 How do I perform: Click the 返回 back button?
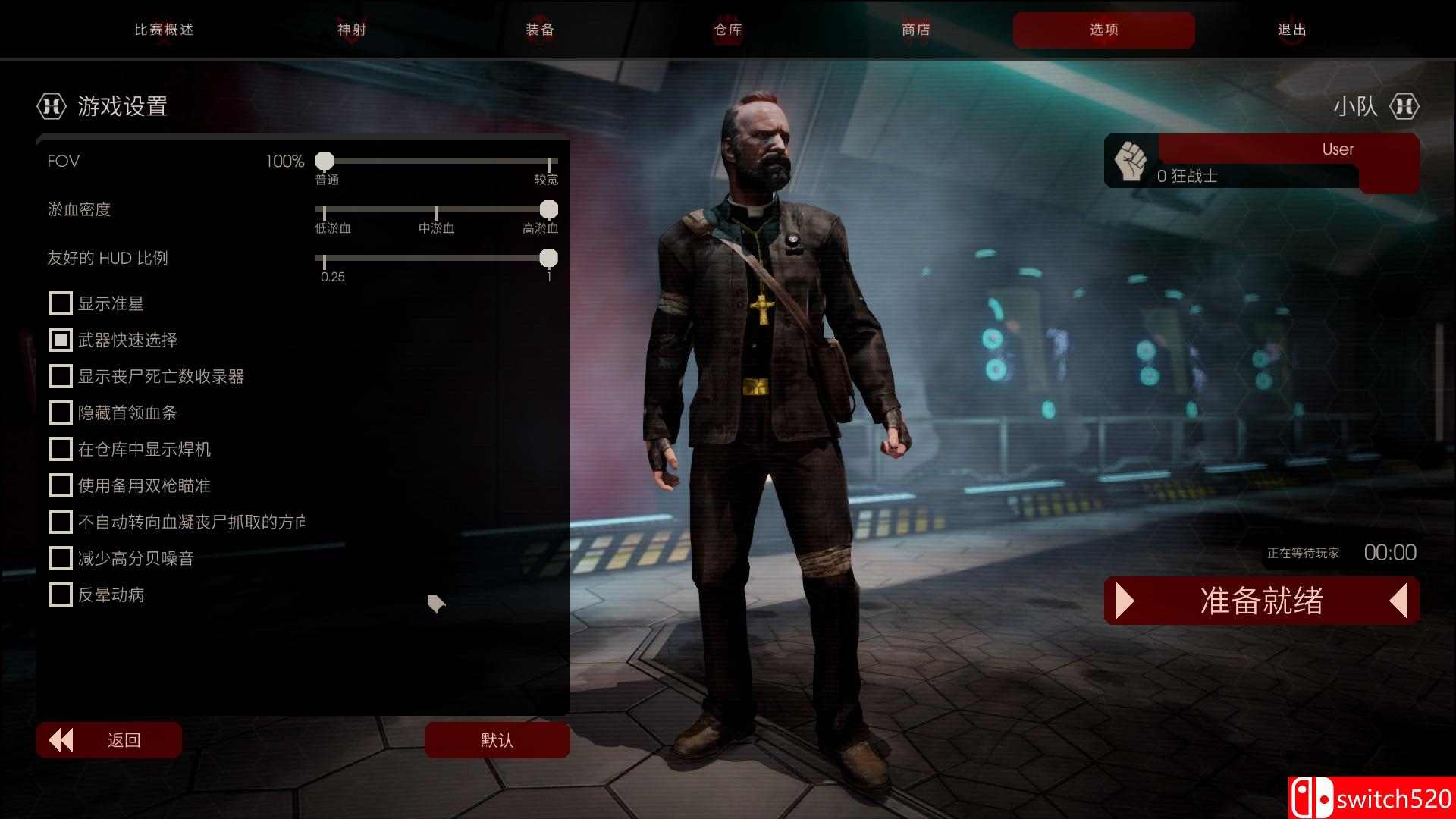pos(109,740)
